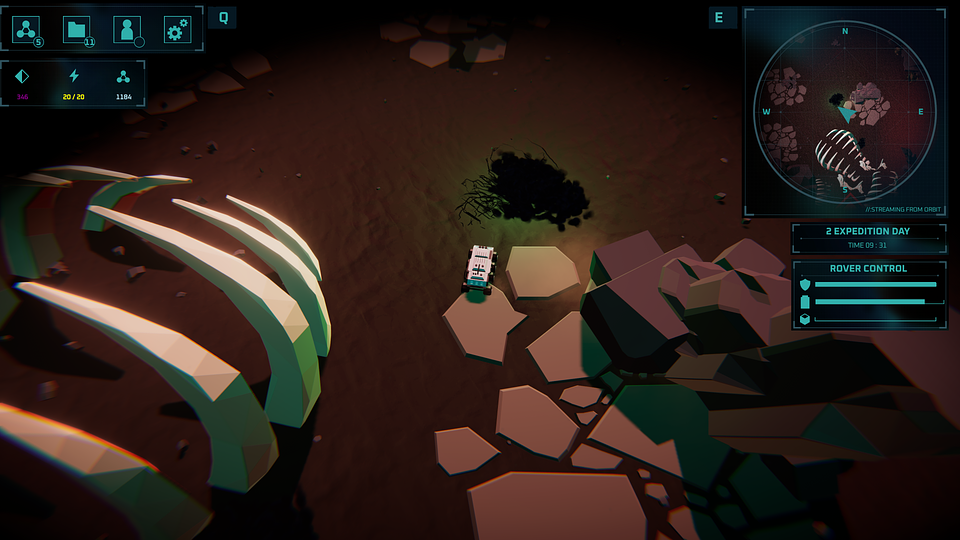The height and width of the screenshot is (540, 960).
Task: Open the crew person profile icon
Action: pos(127,30)
